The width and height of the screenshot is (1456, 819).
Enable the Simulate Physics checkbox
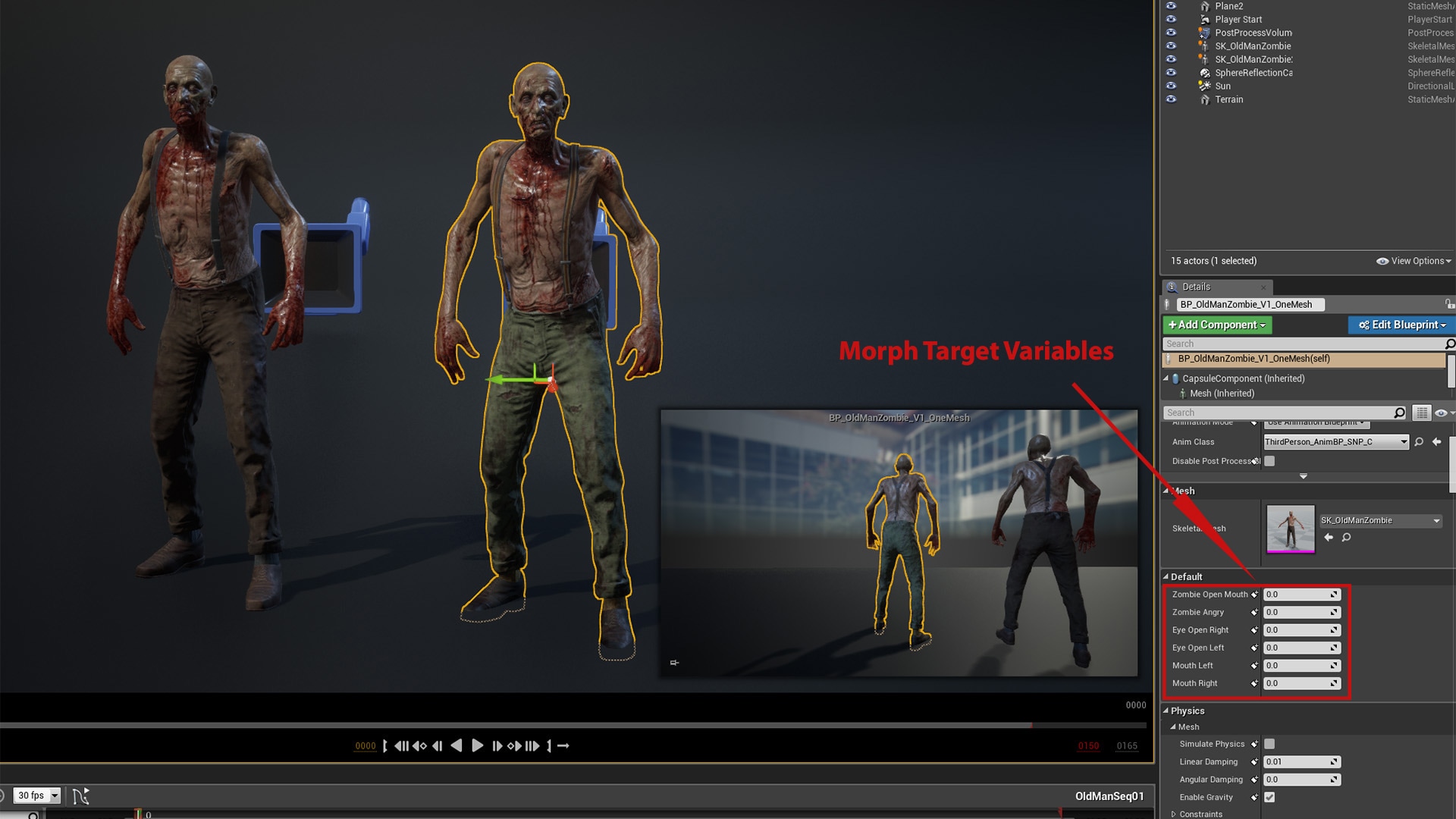click(1270, 744)
